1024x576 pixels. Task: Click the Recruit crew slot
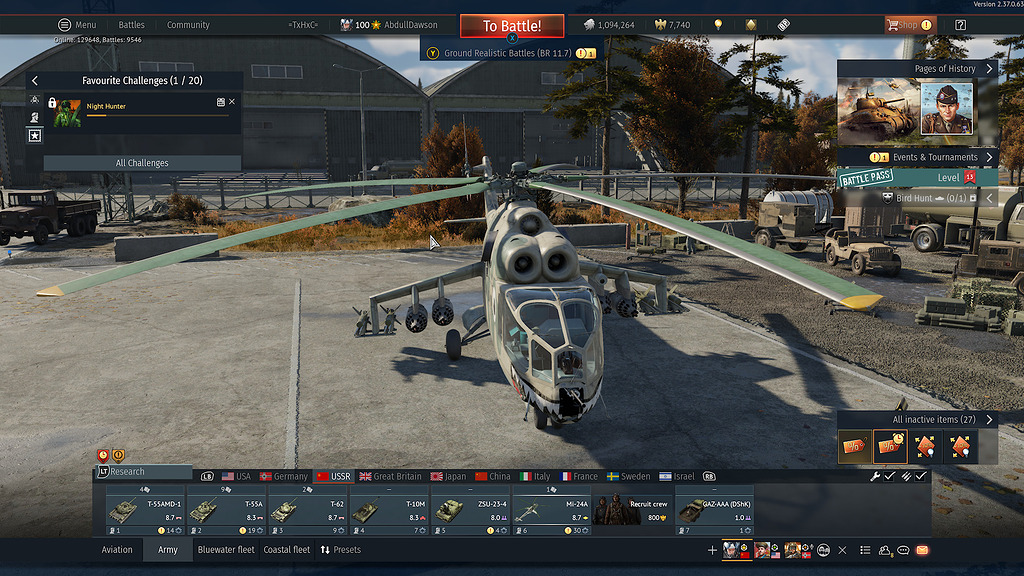coord(632,510)
